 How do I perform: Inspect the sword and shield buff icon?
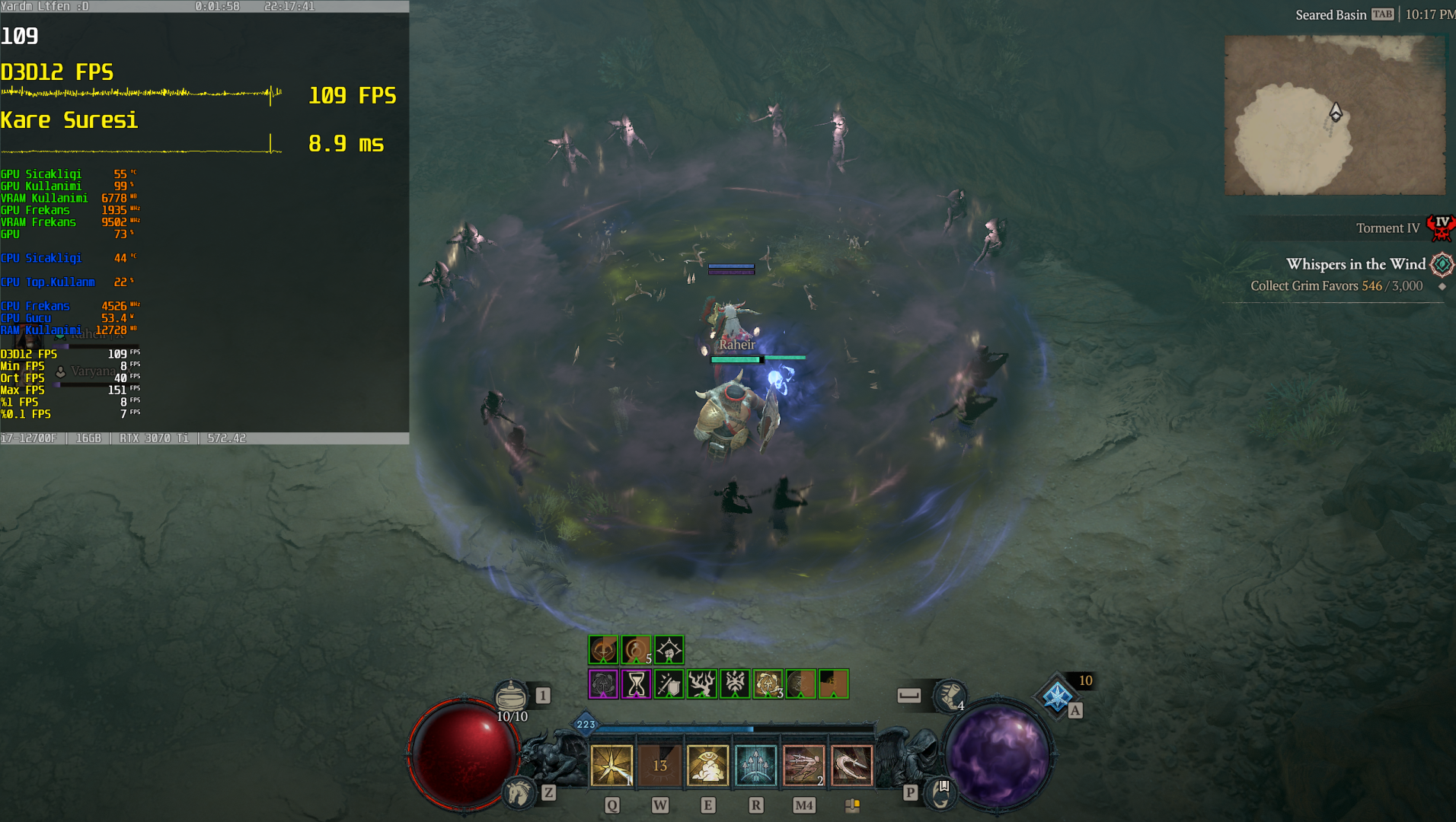point(669,684)
